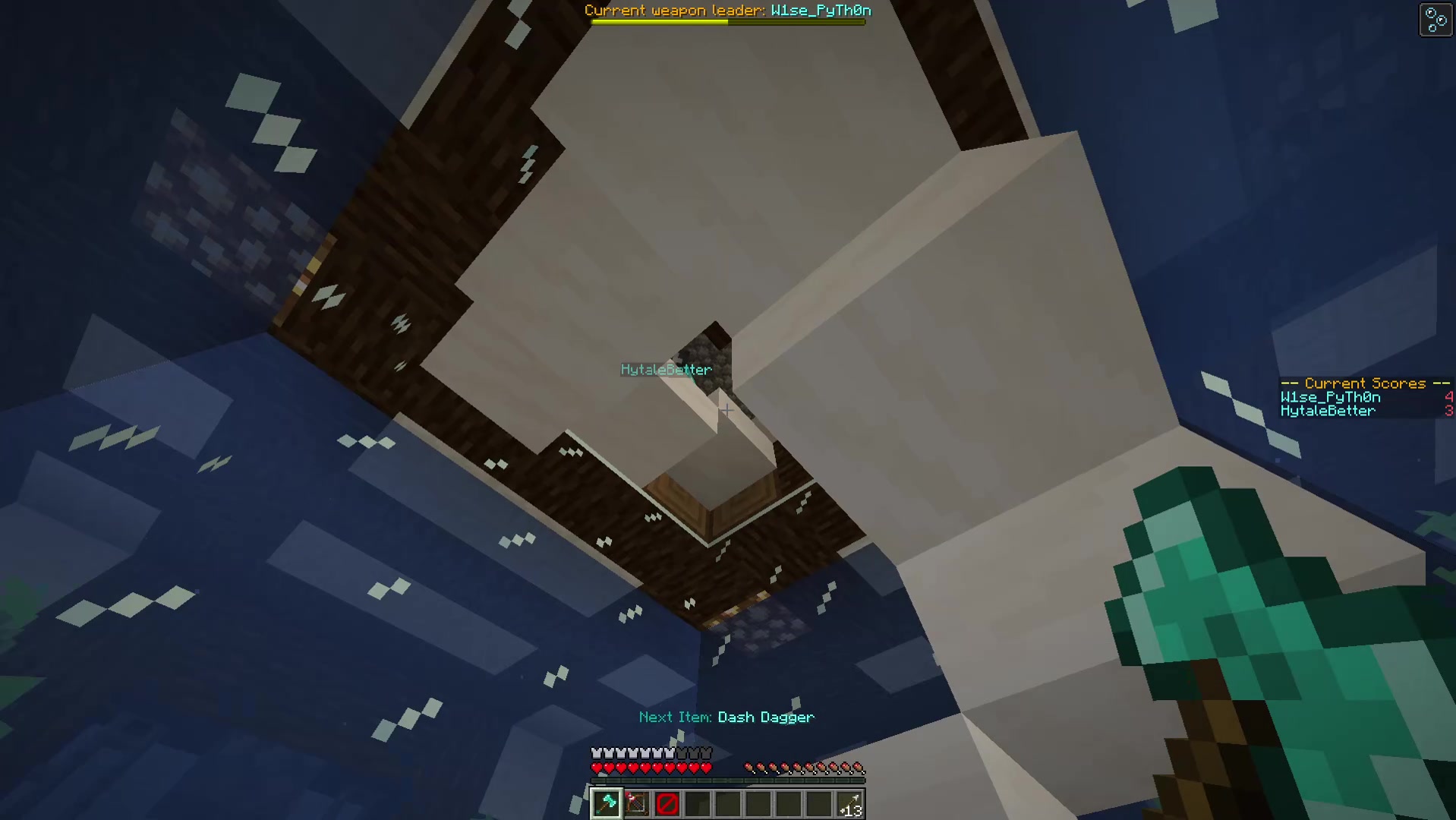The image size is (1456, 820).
Task: Click the first red heart in the health bar
Action: point(597,767)
